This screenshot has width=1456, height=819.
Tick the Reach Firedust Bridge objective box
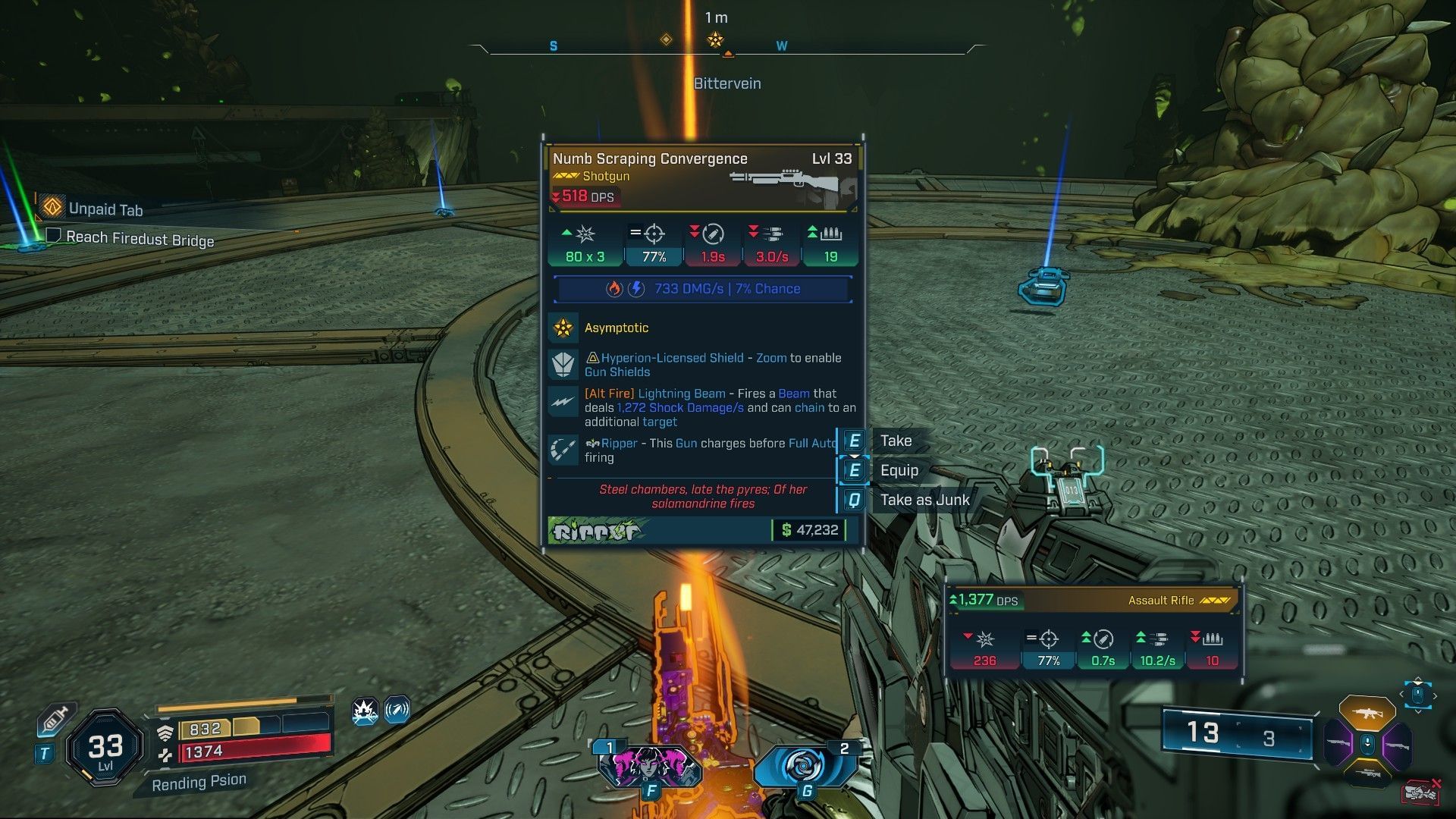[x=53, y=236]
